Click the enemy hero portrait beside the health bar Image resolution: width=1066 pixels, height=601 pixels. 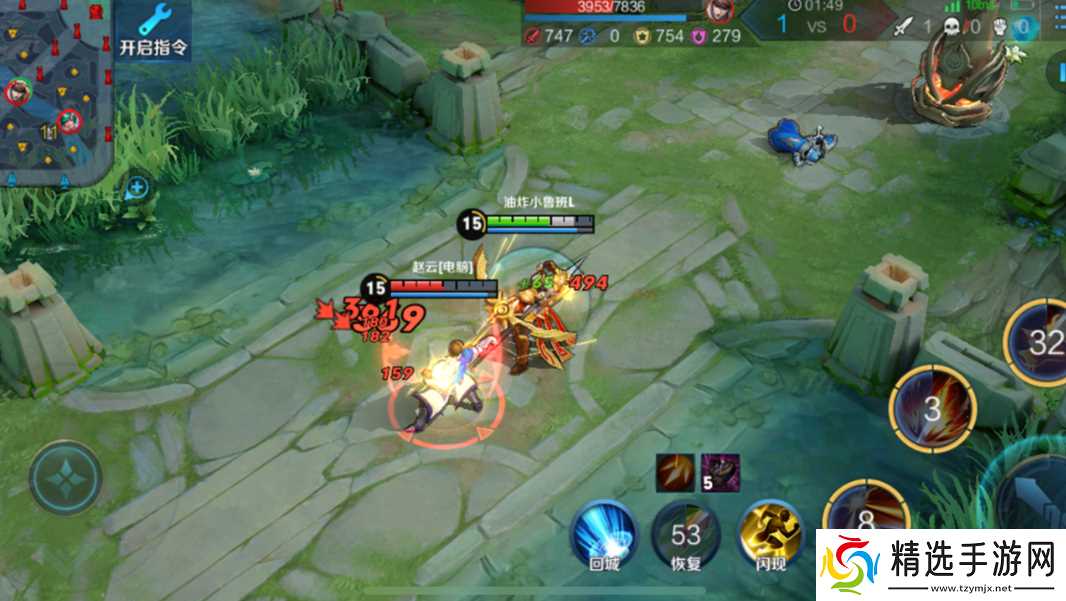pos(716,11)
